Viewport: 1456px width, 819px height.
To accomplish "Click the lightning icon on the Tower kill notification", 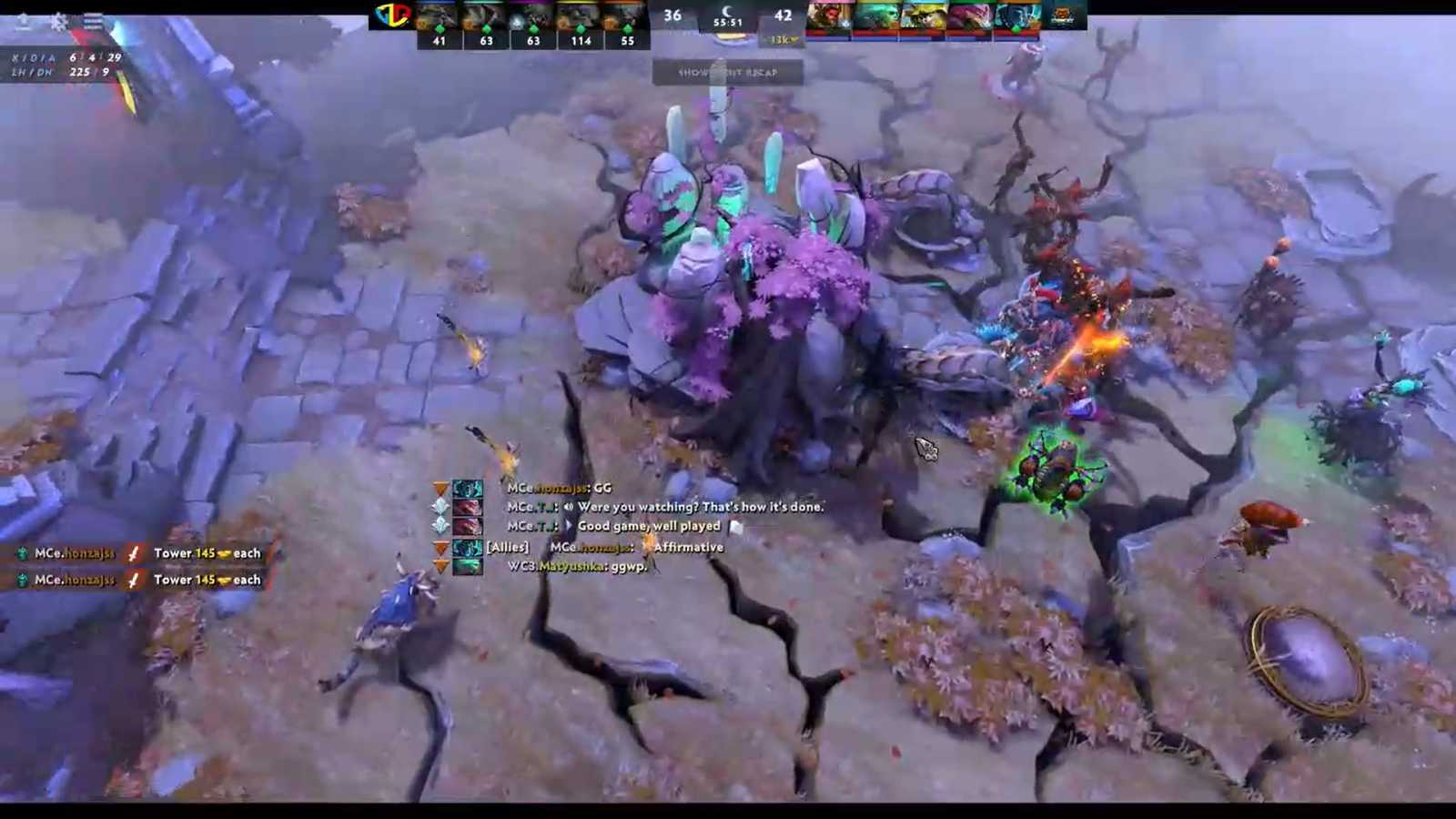I will [x=135, y=552].
